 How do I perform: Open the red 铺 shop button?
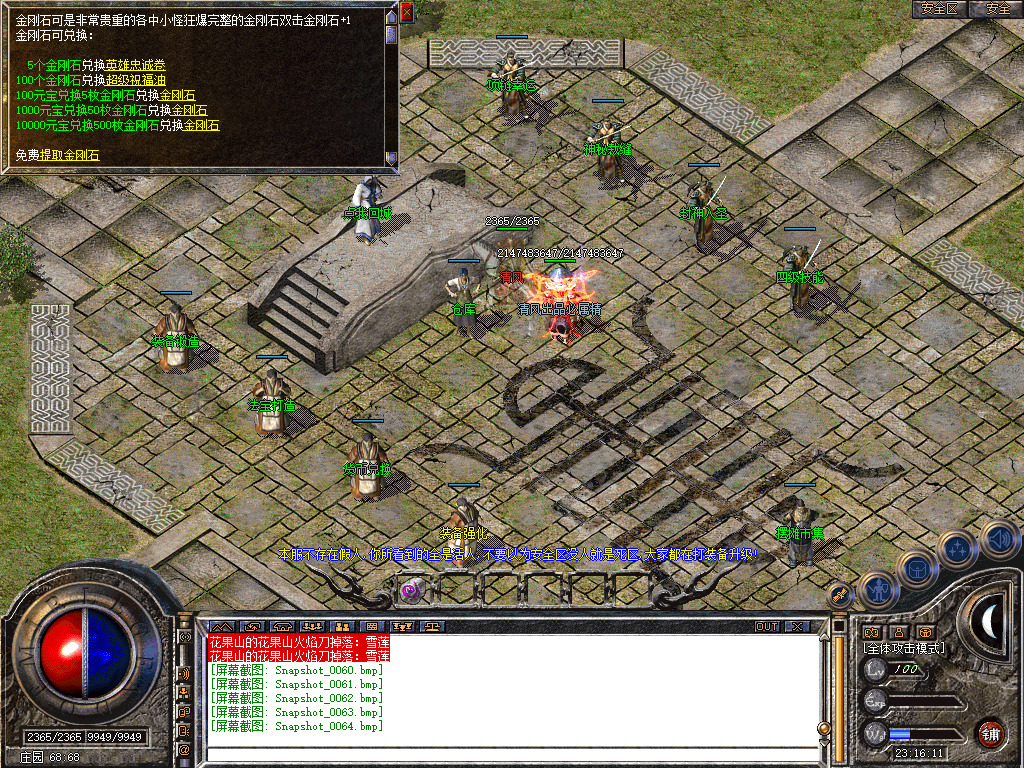991,733
